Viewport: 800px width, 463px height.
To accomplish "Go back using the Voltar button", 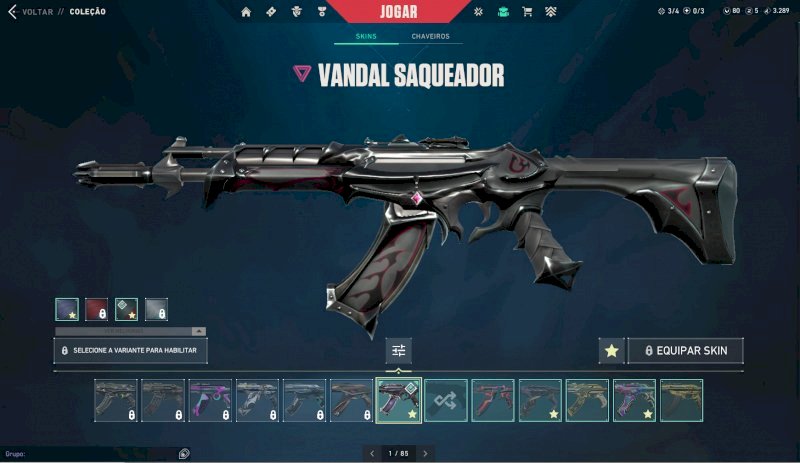I will tap(30, 12).
